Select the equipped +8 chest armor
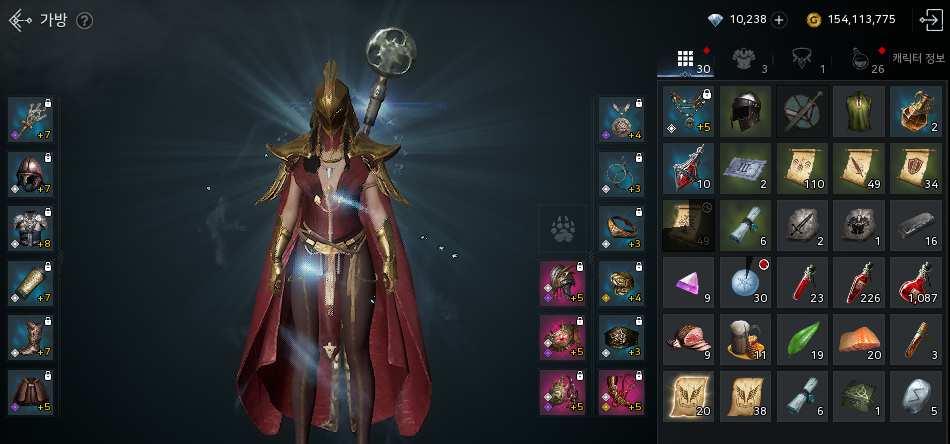This screenshot has width=950, height=444. tap(31, 228)
